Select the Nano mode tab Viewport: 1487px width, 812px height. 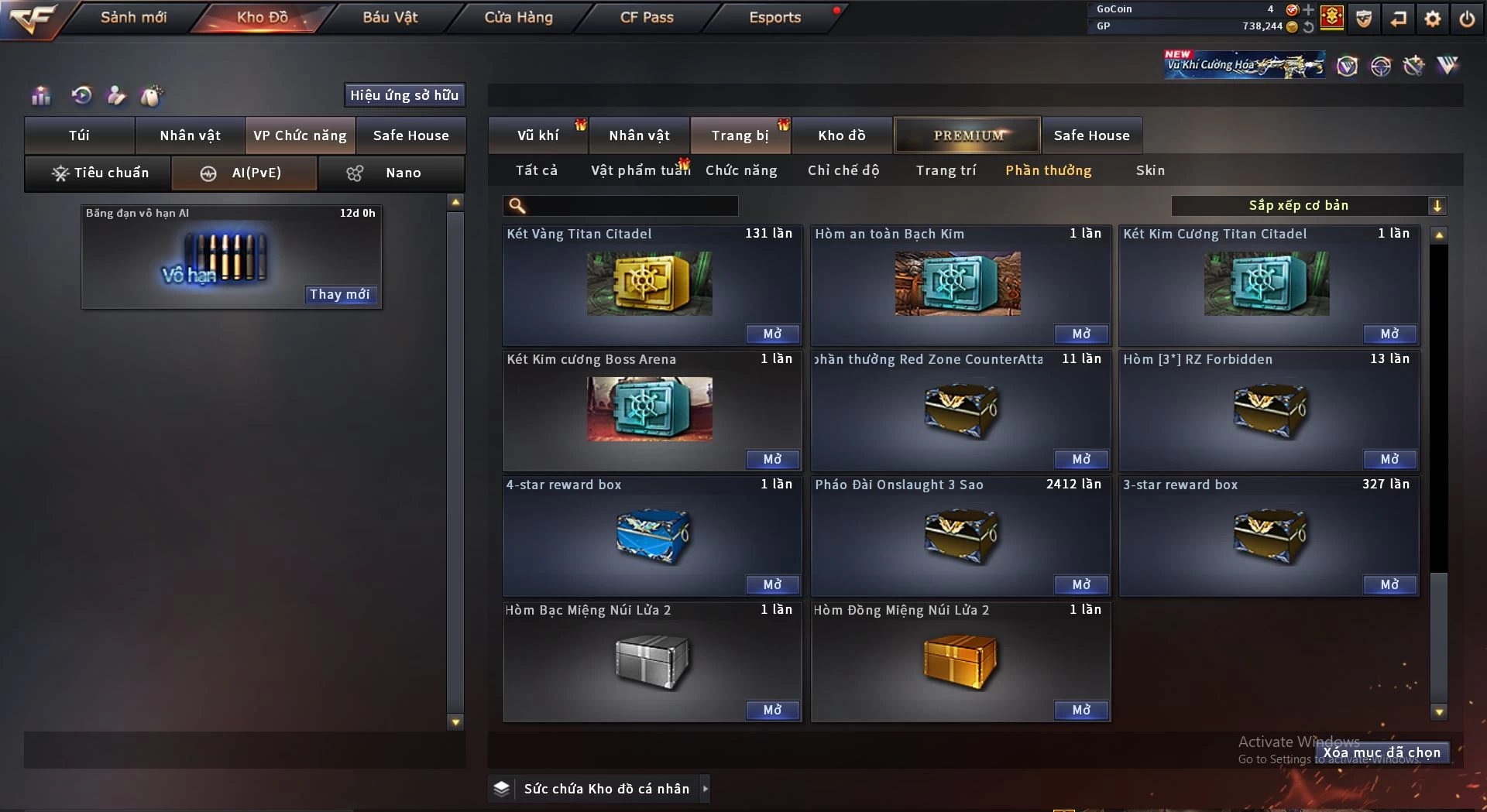pyautogui.click(x=392, y=173)
